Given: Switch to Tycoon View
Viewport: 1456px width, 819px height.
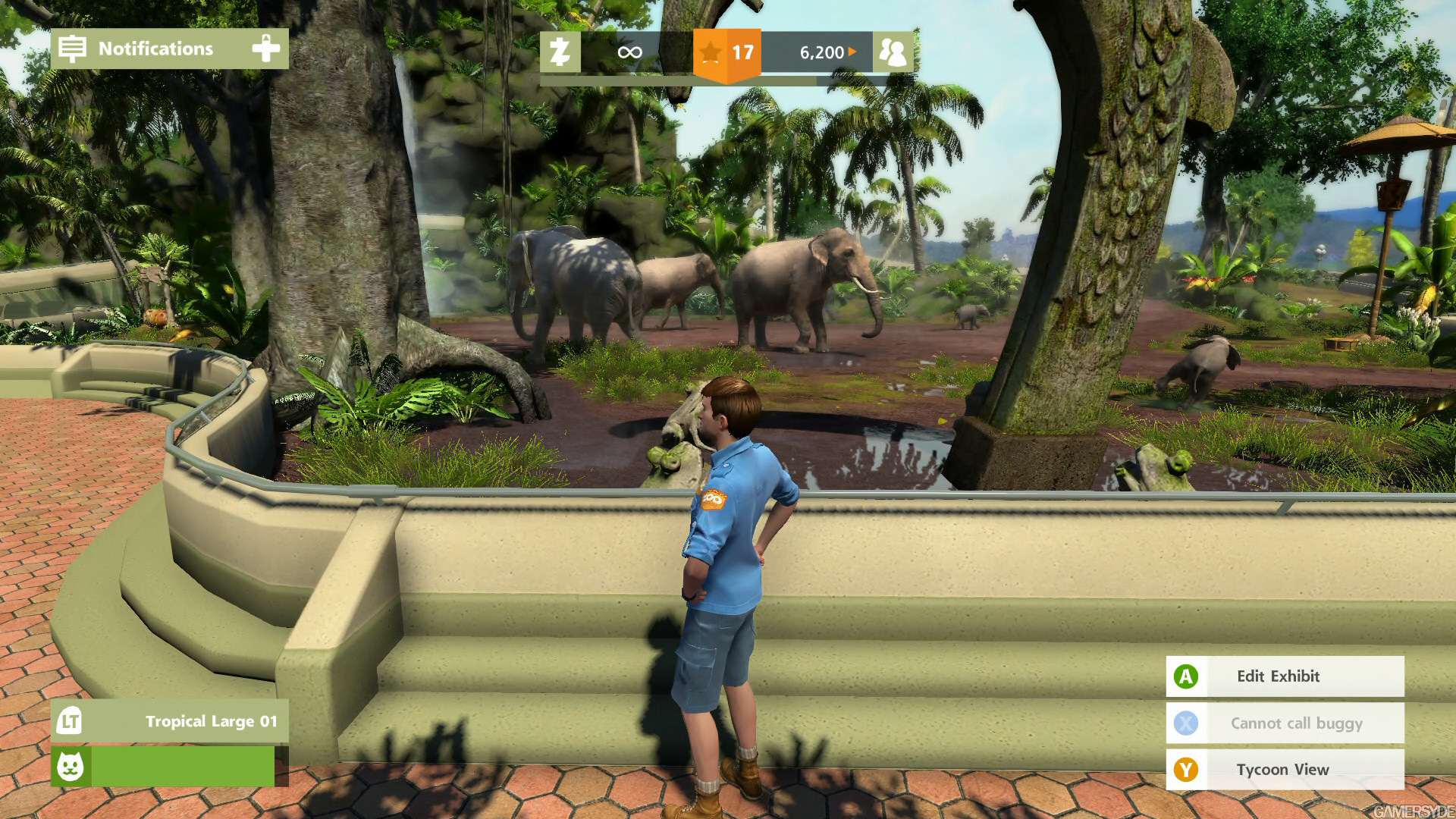Looking at the screenshot, I should [x=1284, y=770].
